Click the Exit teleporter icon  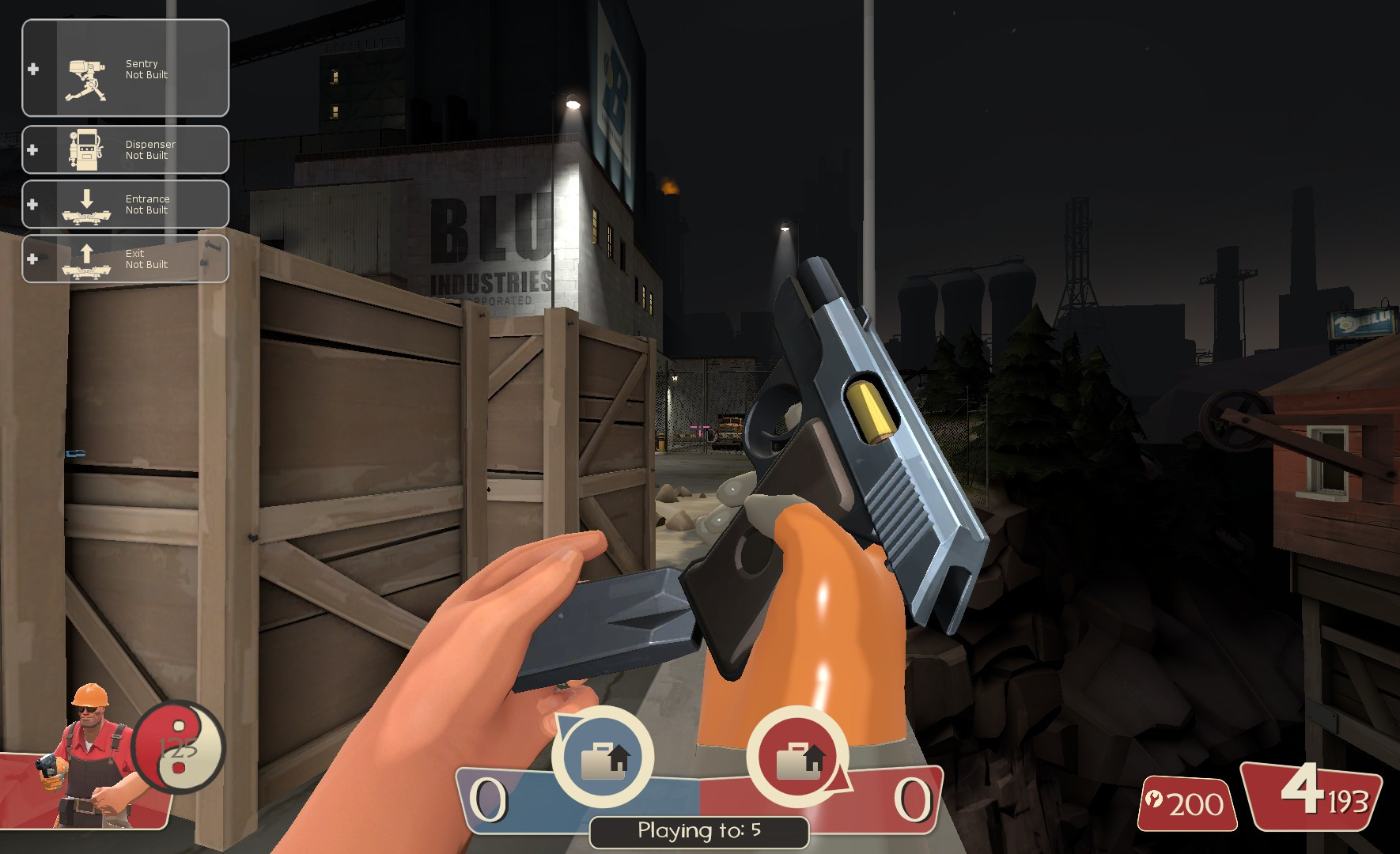point(85,259)
